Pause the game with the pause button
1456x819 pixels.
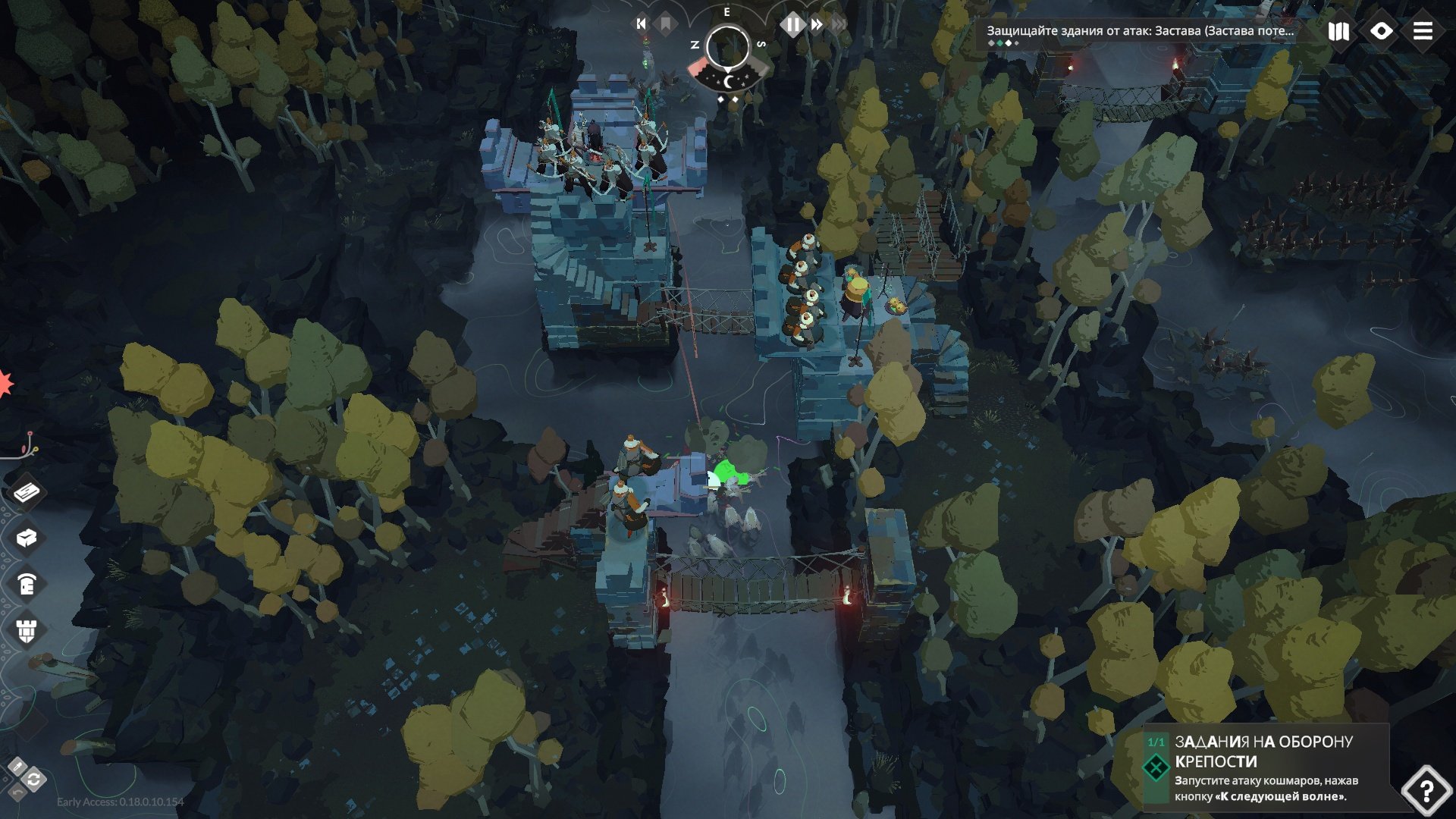792,24
